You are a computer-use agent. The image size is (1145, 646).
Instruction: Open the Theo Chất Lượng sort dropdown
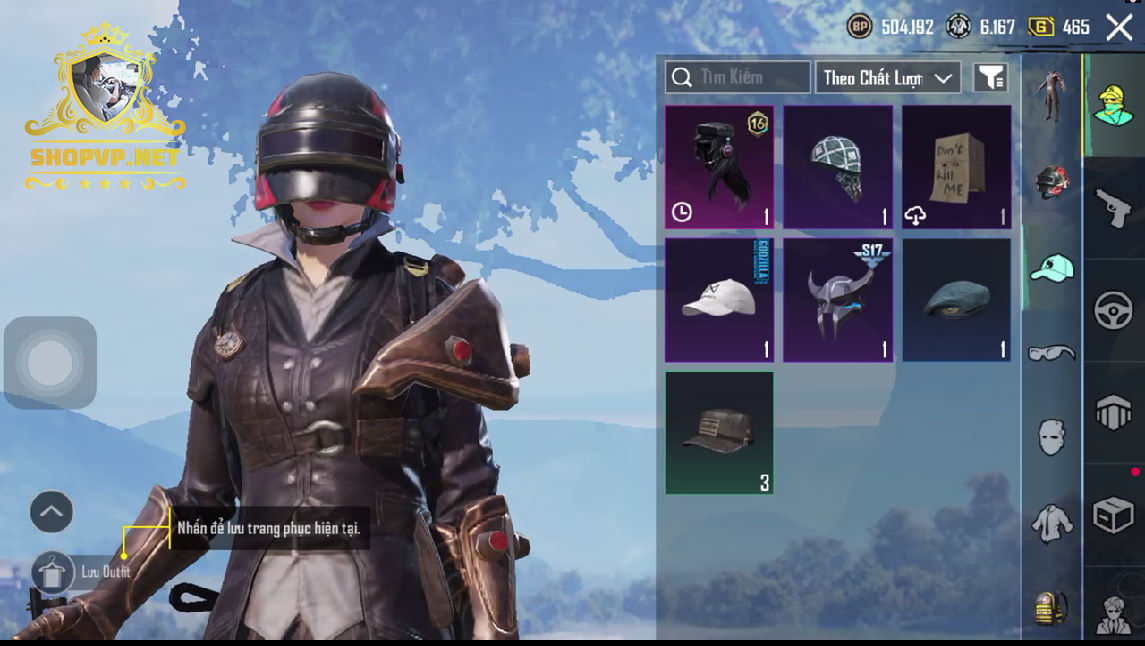pos(888,77)
